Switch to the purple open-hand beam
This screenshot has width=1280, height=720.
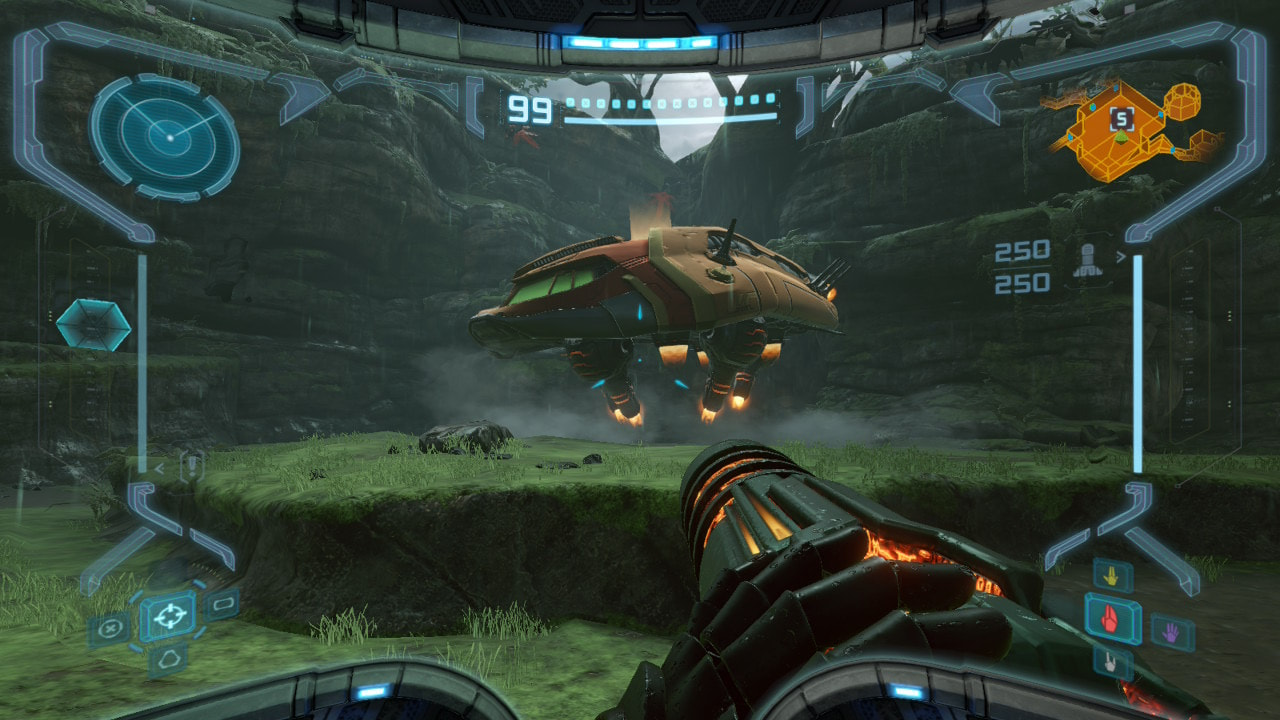(x=1172, y=632)
